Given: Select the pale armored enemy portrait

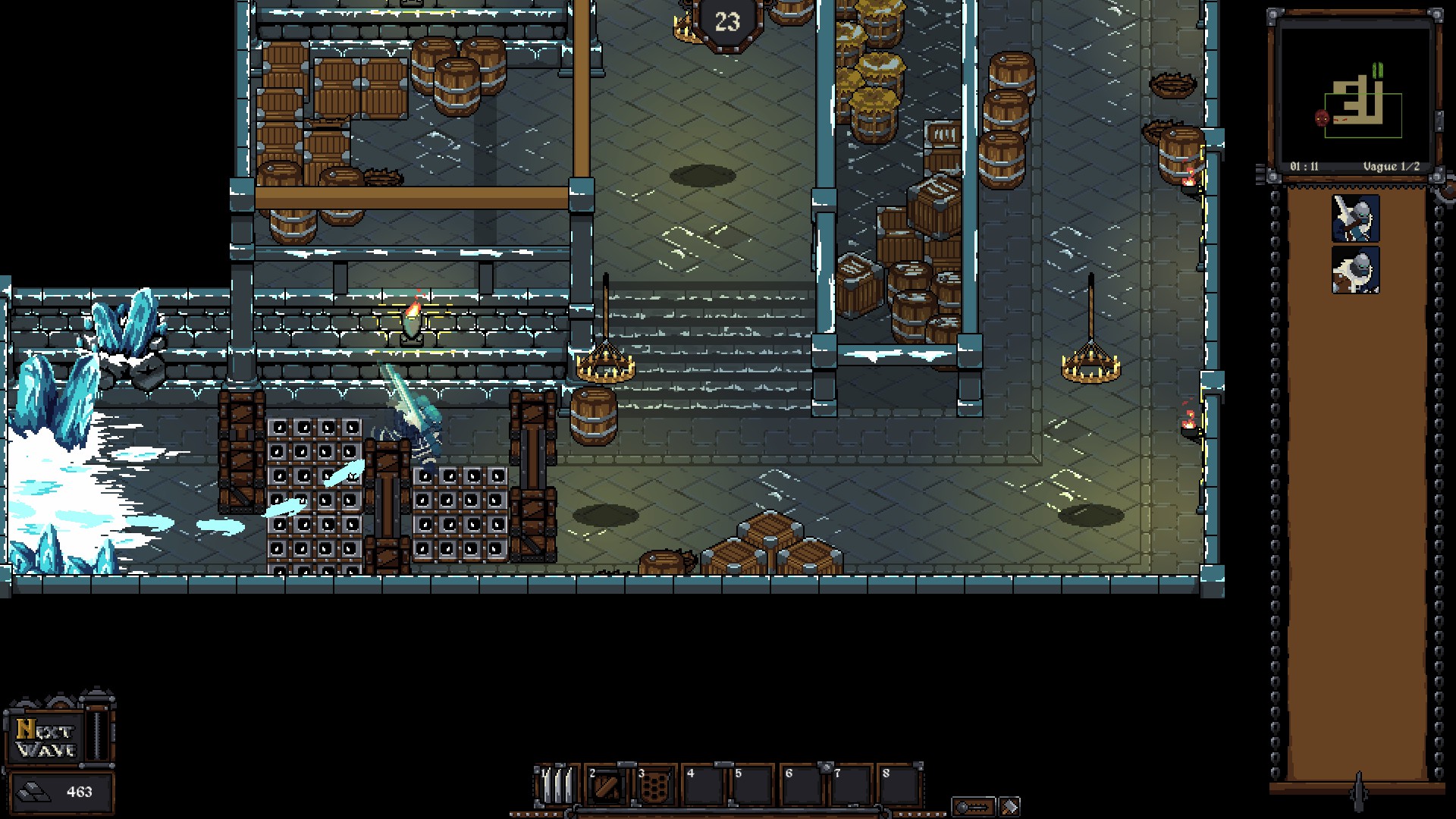Looking at the screenshot, I should click(x=1355, y=270).
